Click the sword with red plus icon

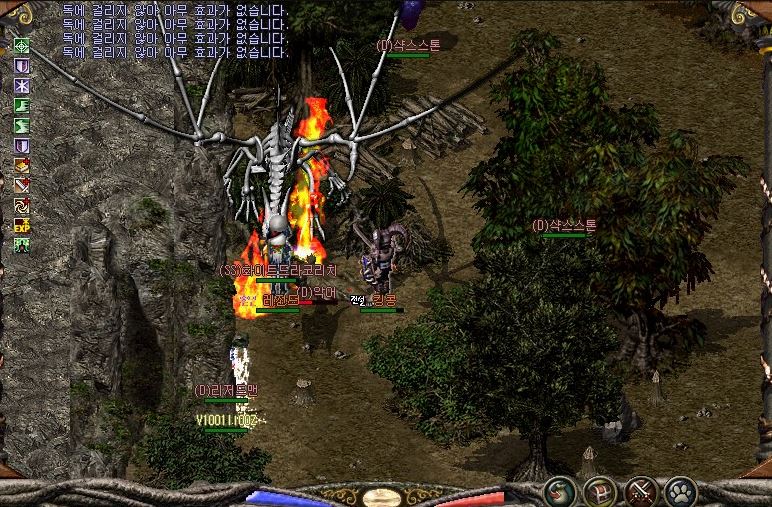point(21,186)
